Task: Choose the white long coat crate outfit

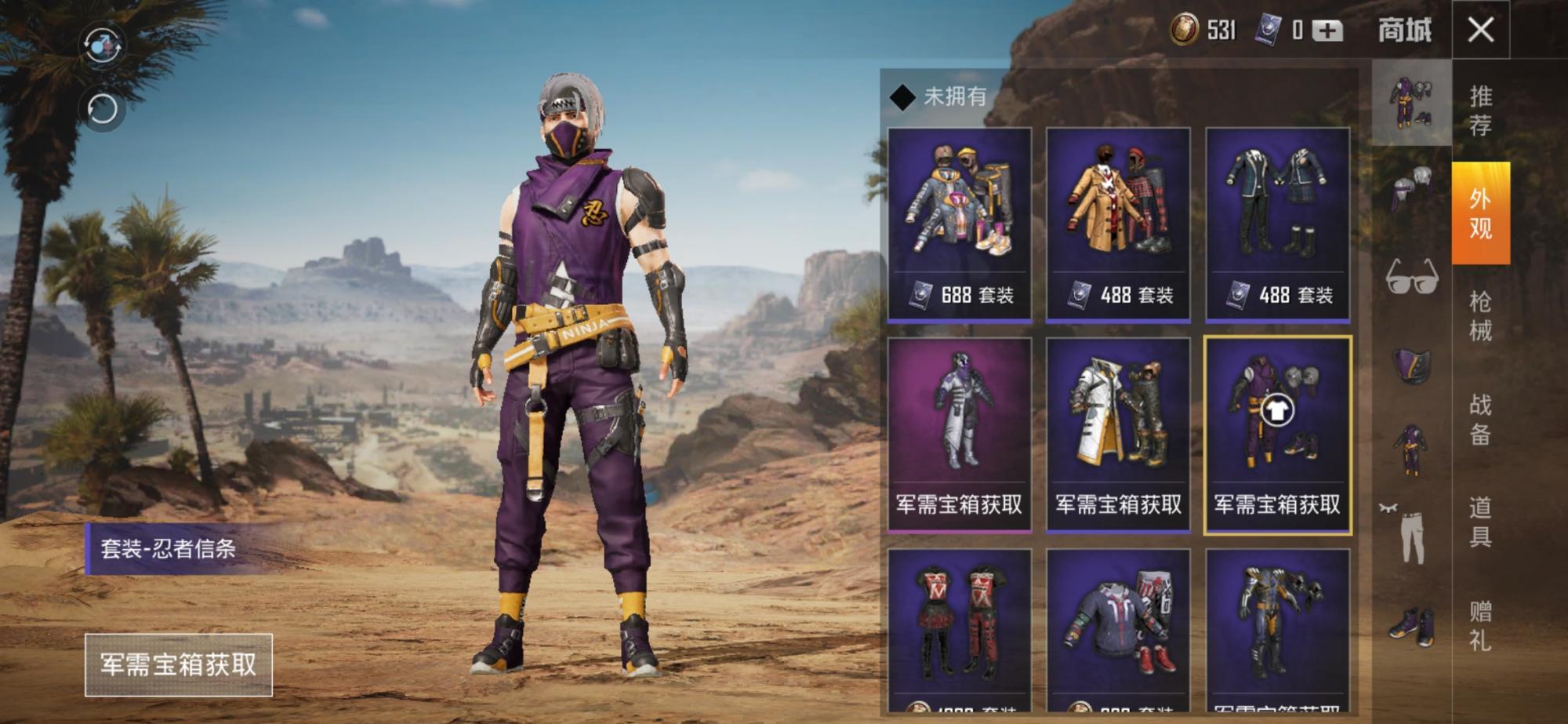Action: coord(1118,435)
